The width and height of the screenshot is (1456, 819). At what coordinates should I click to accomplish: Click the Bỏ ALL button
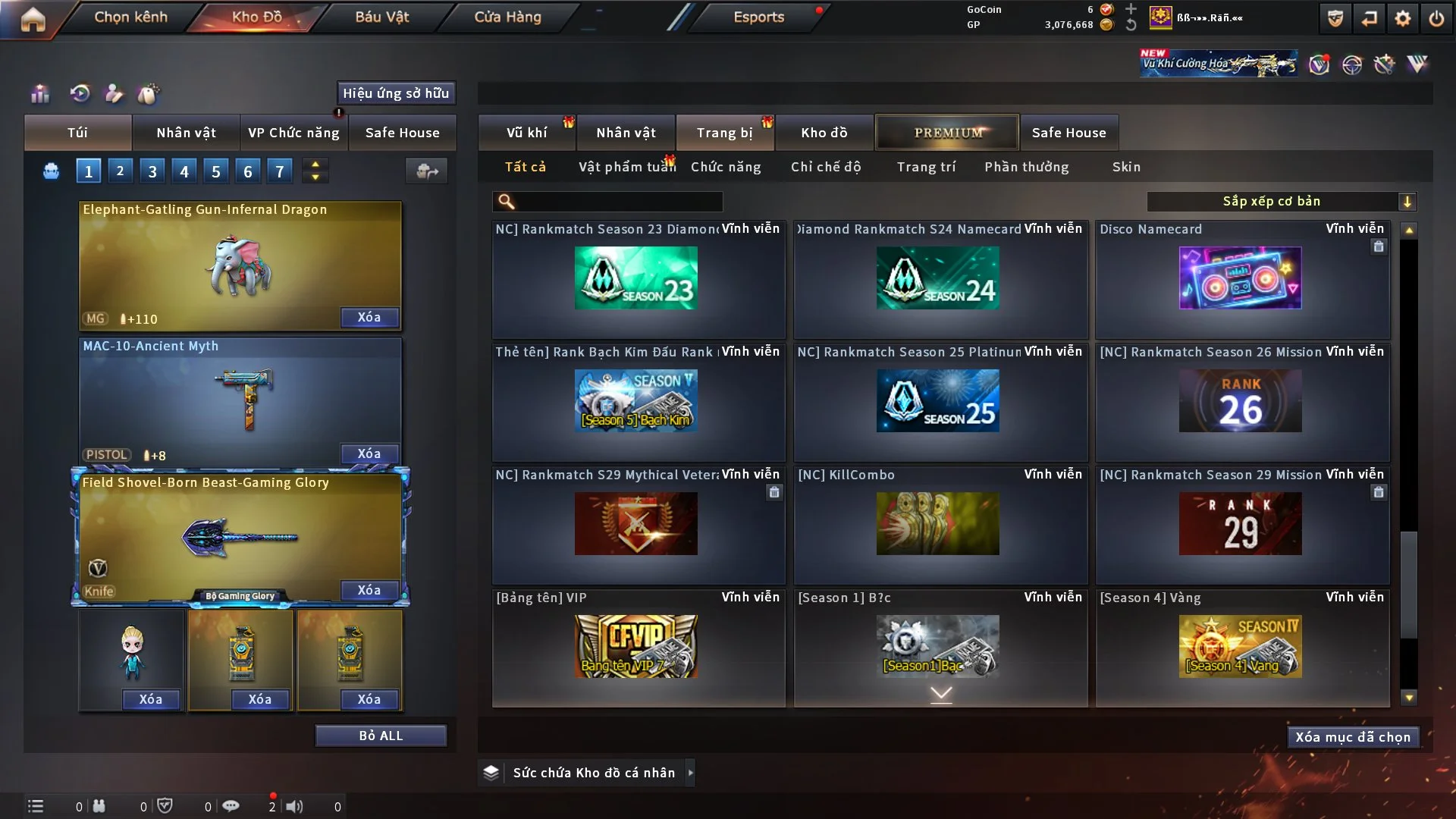[x=381, y=736]
